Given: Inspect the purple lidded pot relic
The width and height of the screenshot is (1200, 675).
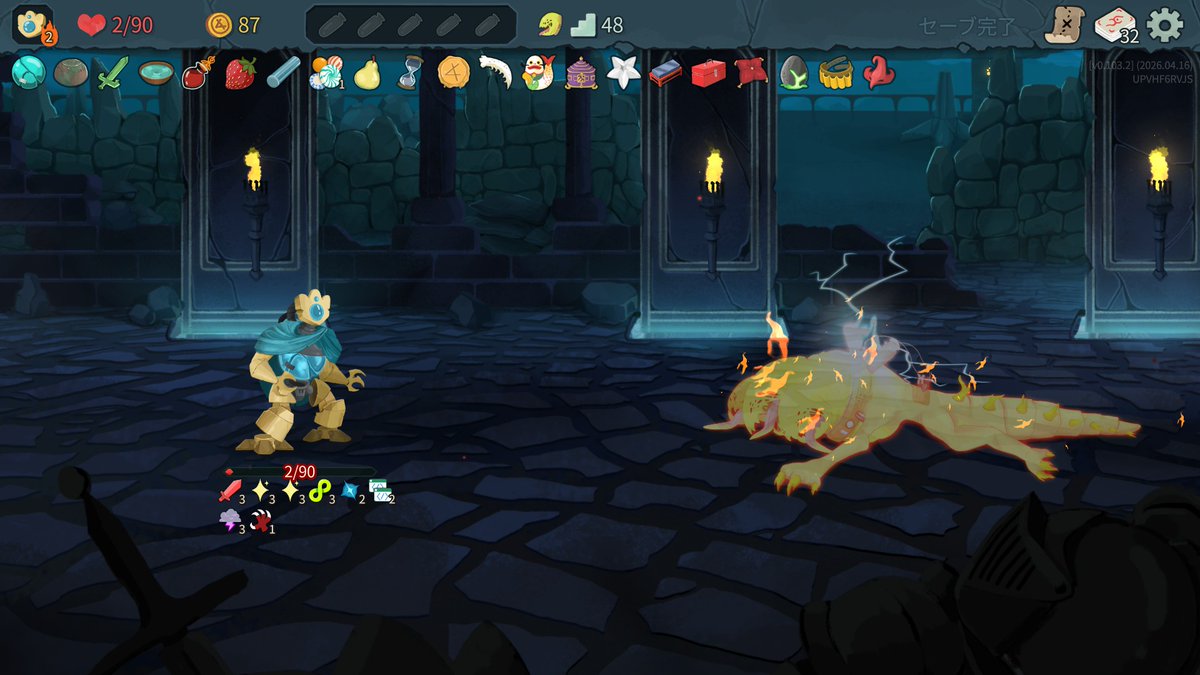Looking at the screenshot, I should 581,73.
